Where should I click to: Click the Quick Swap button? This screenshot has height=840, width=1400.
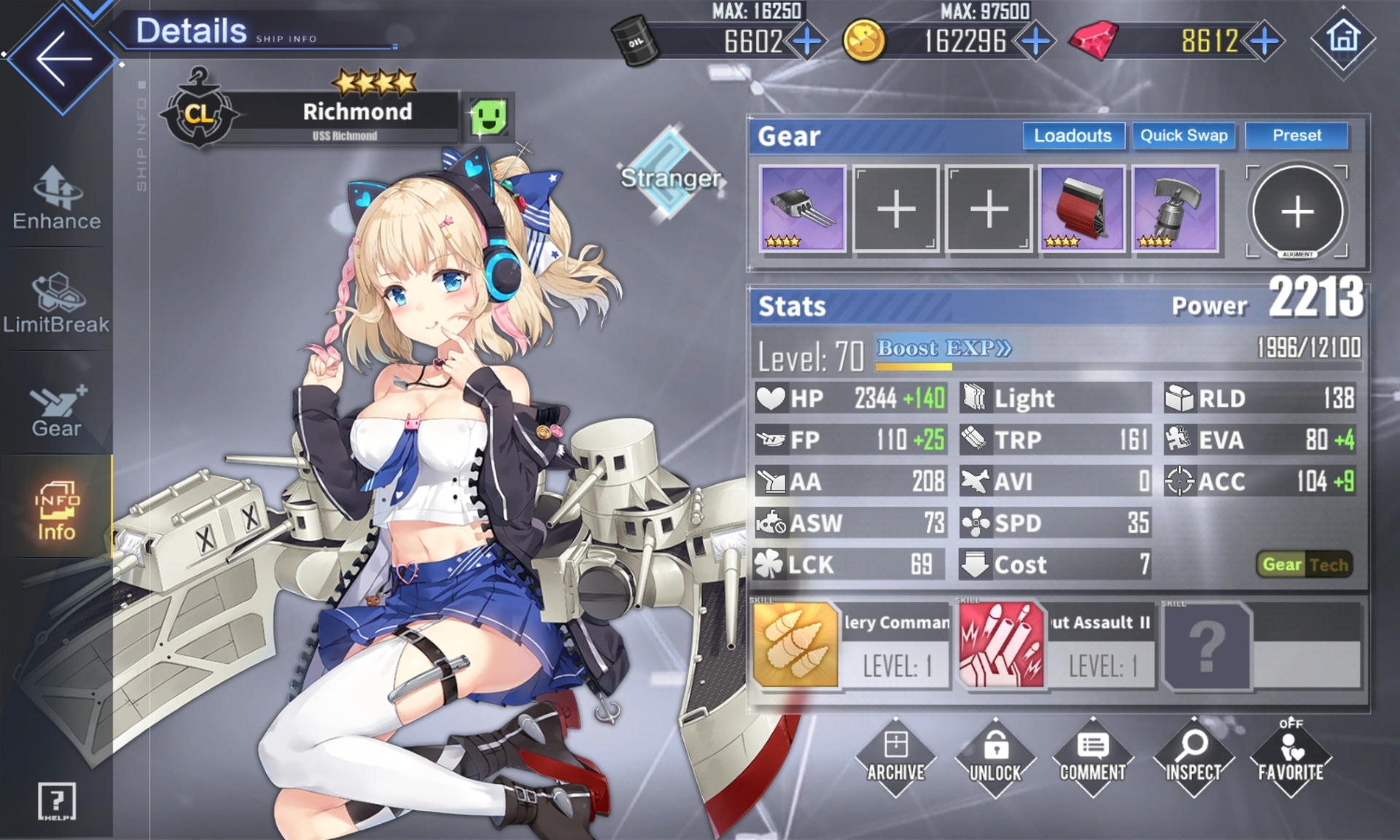[x=1183, y=136]
